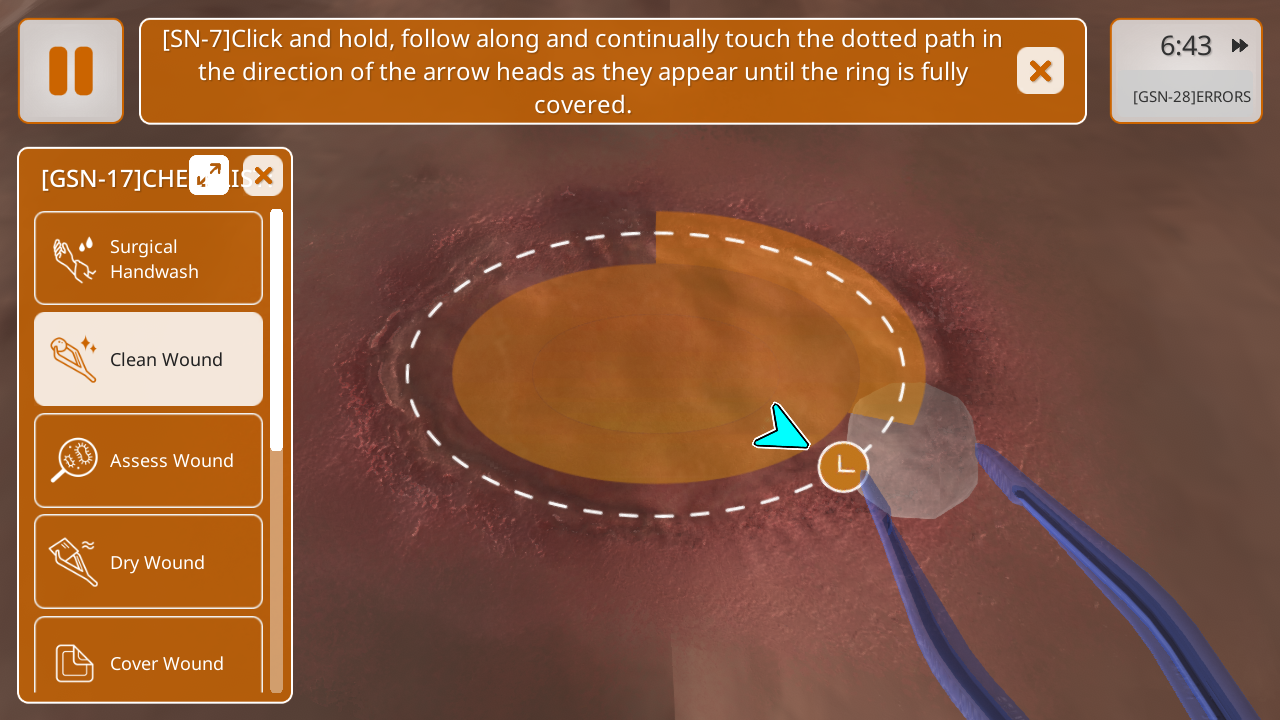Screen dimensions: 1280x720
Task: Click the clock ring marker on the dotted path
Action: coord(843,467)
